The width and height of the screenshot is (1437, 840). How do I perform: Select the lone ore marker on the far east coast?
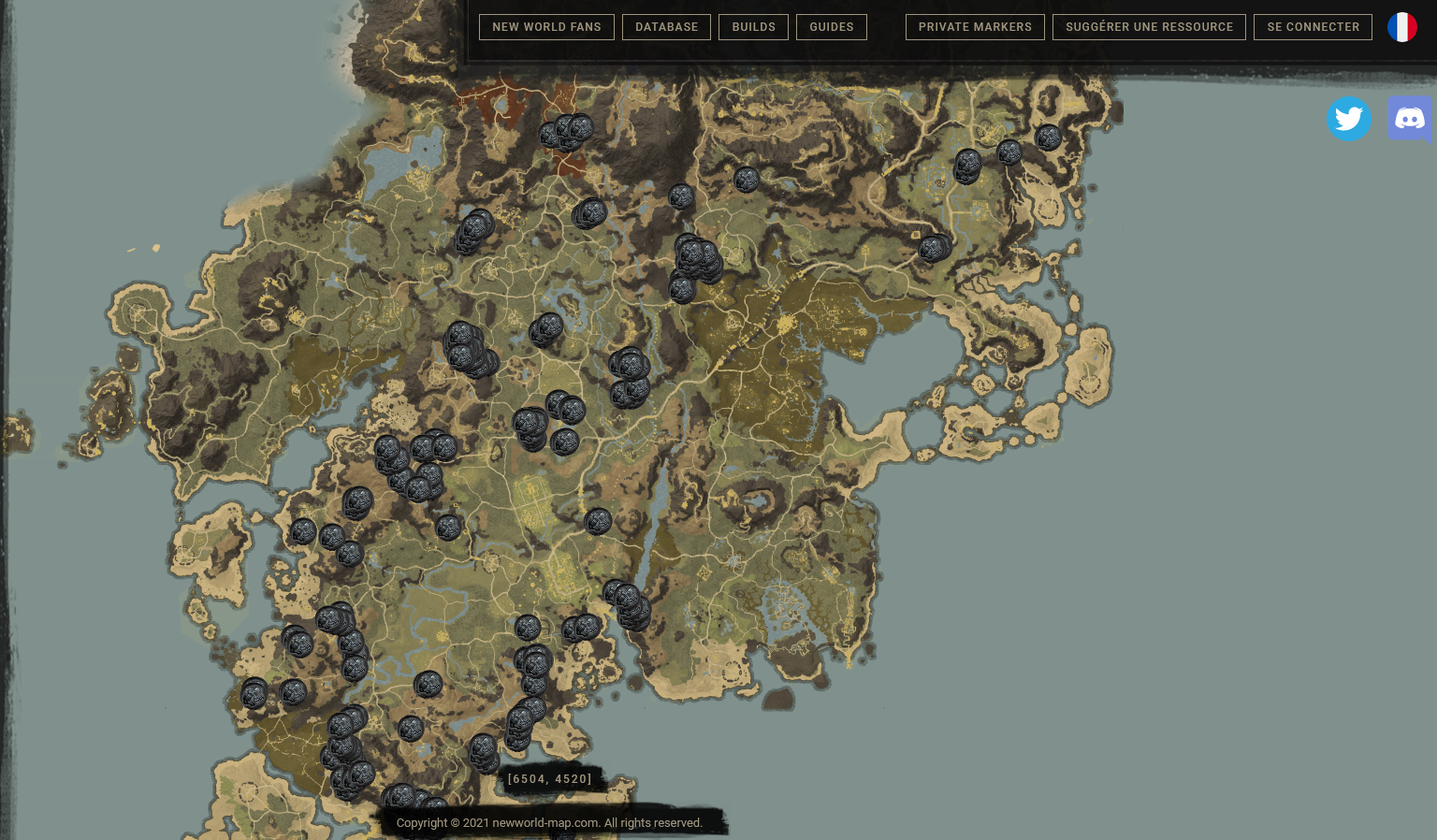pyautogui.click(x=932, y=246)
